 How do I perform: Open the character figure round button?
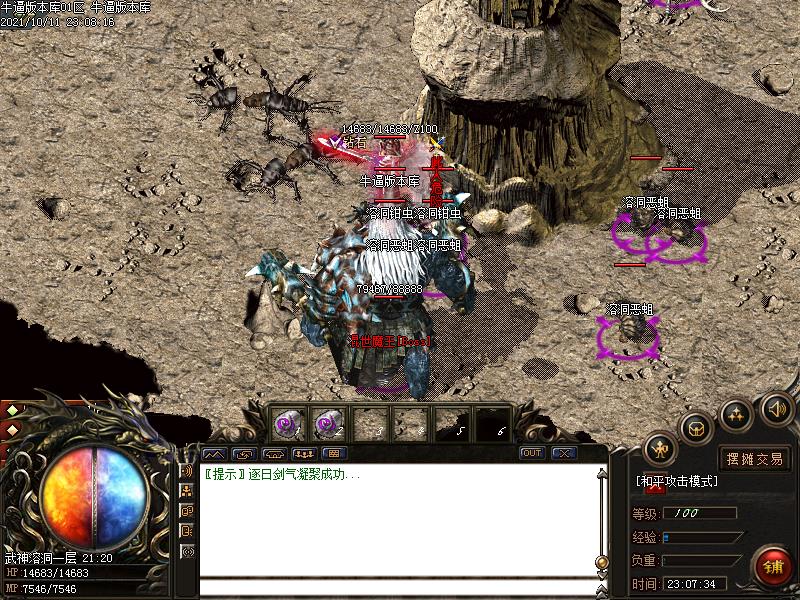pyautogui.click(x=661, y=447)
